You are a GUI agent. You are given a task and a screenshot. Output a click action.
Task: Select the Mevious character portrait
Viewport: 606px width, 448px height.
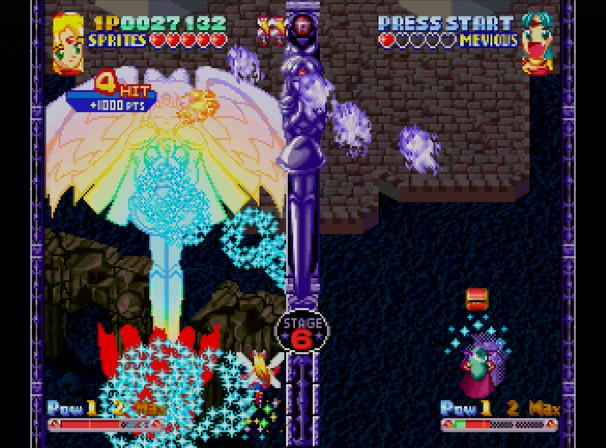click(x=538, y=43)
